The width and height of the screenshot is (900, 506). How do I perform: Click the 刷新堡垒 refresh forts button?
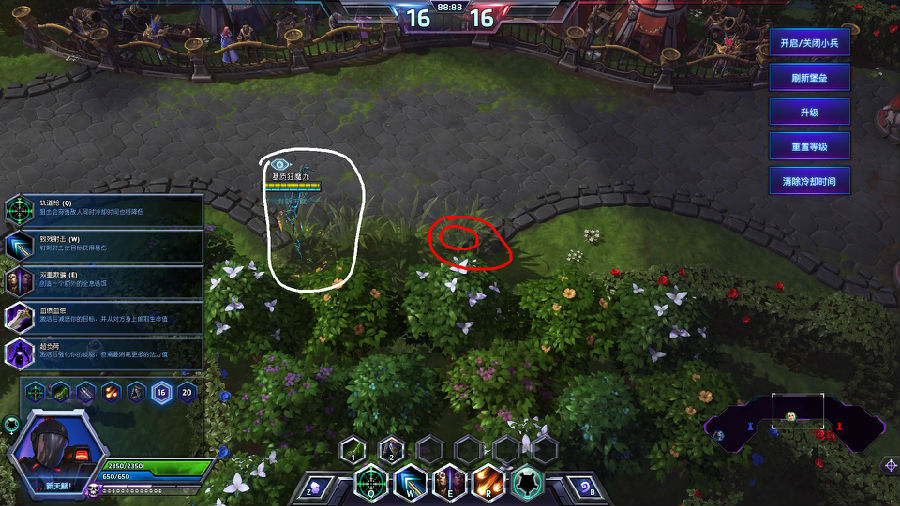pos(809,77)
